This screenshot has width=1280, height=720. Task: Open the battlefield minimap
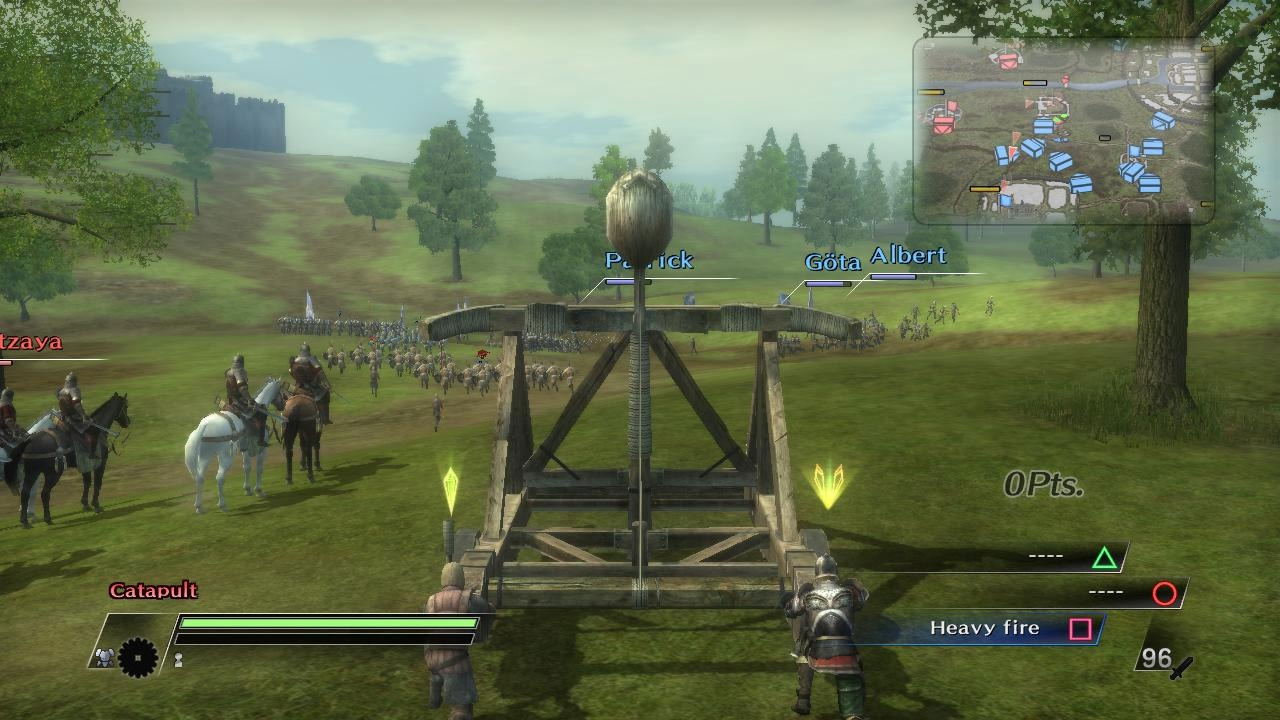click(x=1063, y=130)
